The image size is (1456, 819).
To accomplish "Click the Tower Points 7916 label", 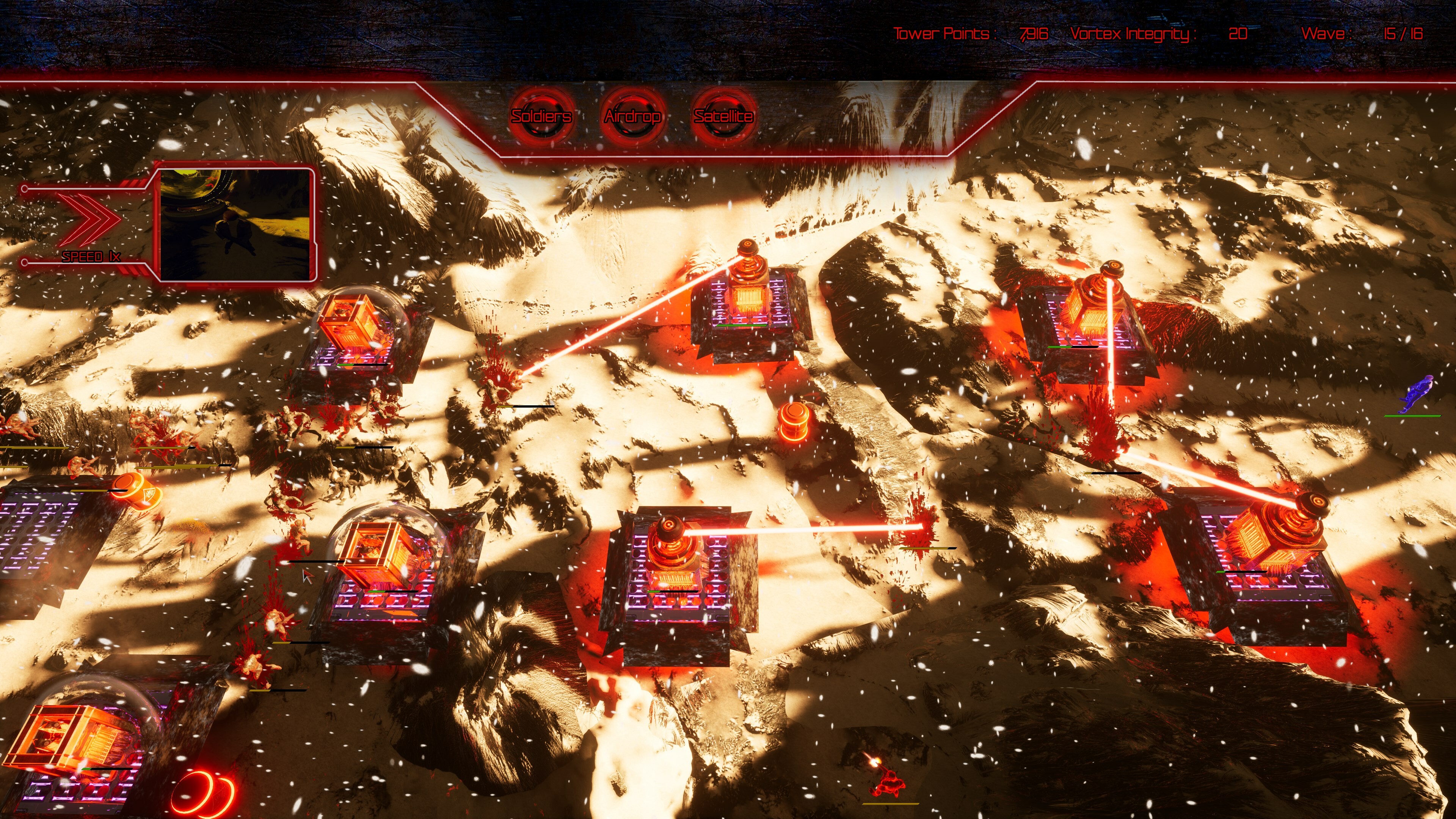I will coord(971,34).
